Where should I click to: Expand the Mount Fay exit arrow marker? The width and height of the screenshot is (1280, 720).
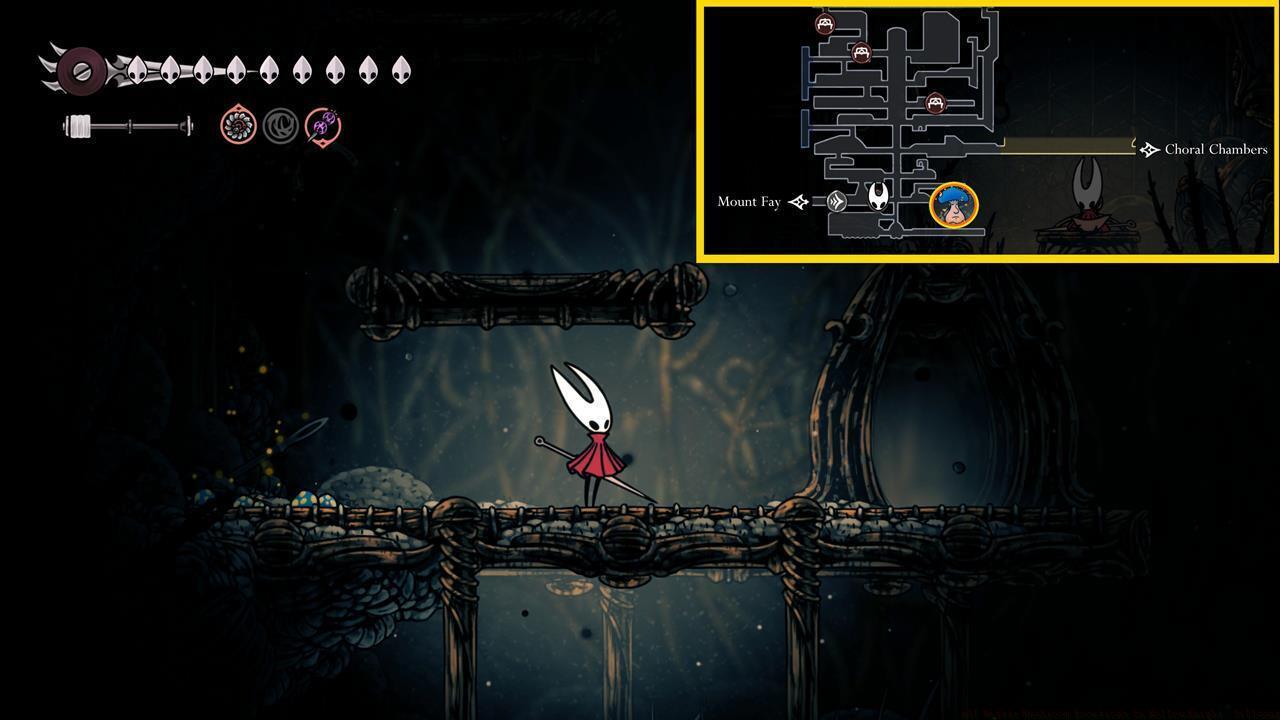pyautogui.click(x=797, y=201)
